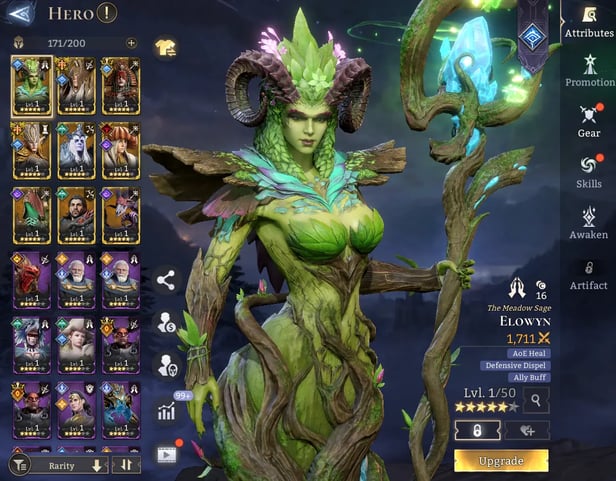Screen dimensions: 616x481
Task: Switch to the Attributes tab
Action: pyautogui.click(x=589, y=21)
